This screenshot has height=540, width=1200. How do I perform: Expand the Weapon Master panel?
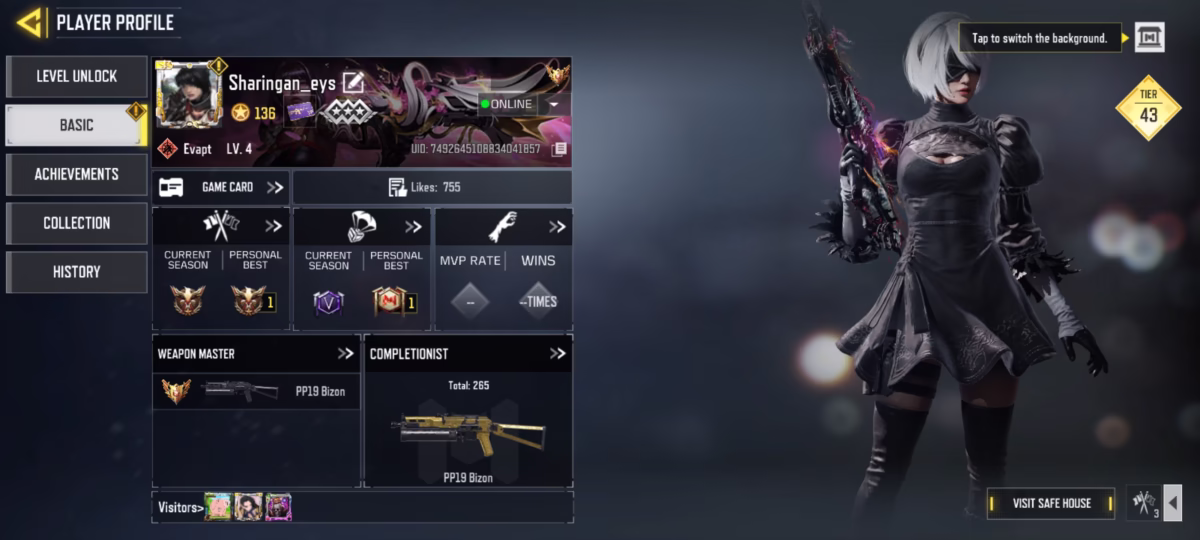[346, 354]
